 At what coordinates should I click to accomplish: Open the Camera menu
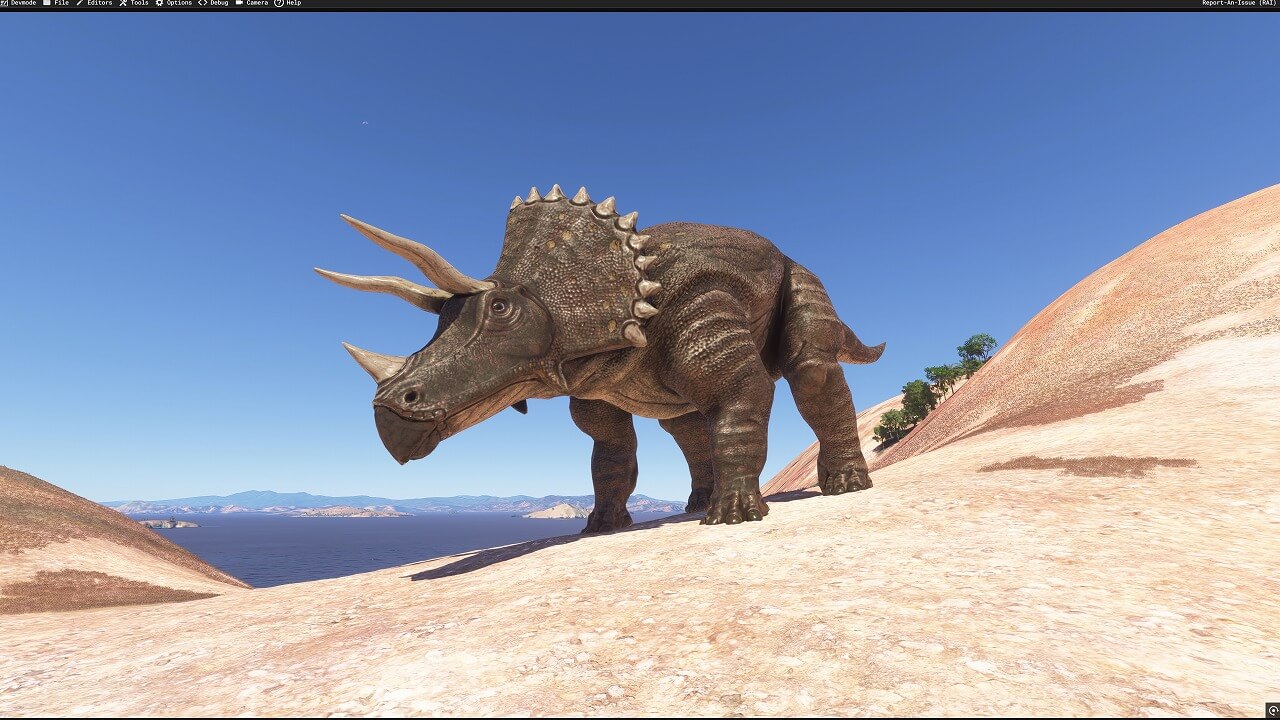(x=252, y=3)
